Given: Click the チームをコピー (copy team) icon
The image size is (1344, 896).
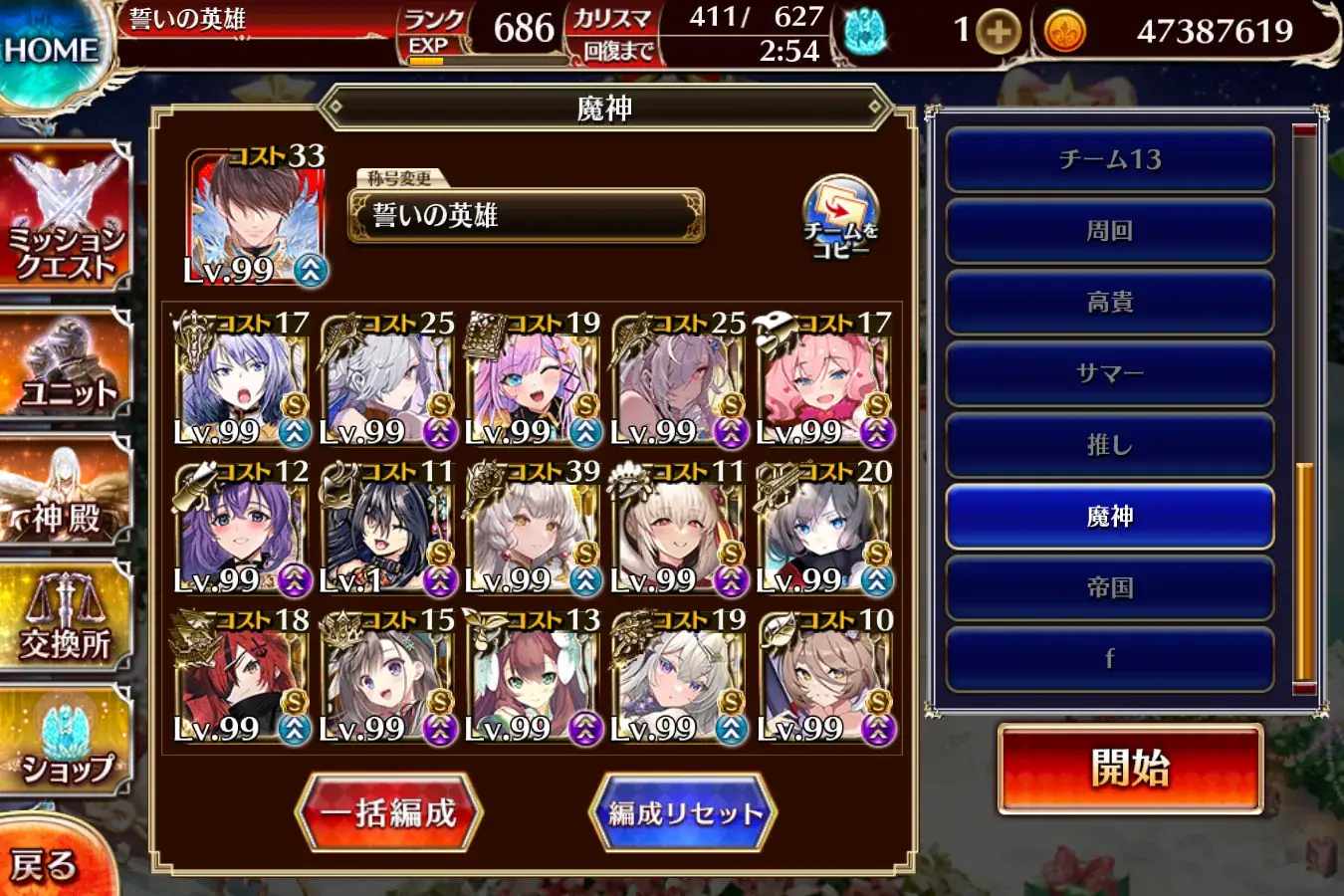Looking at the screenshot, I should click(x=839, y=214).
